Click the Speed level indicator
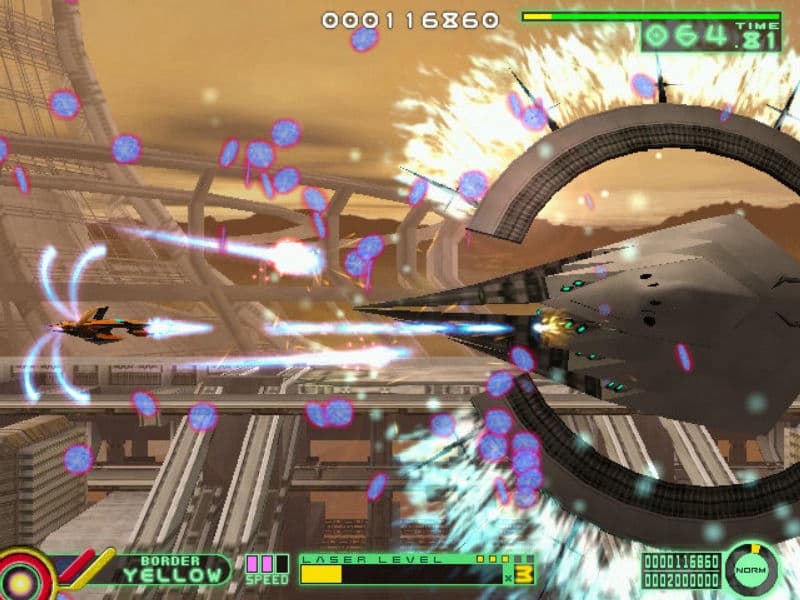This screenshot has width=800, height=600. (266, 569)
